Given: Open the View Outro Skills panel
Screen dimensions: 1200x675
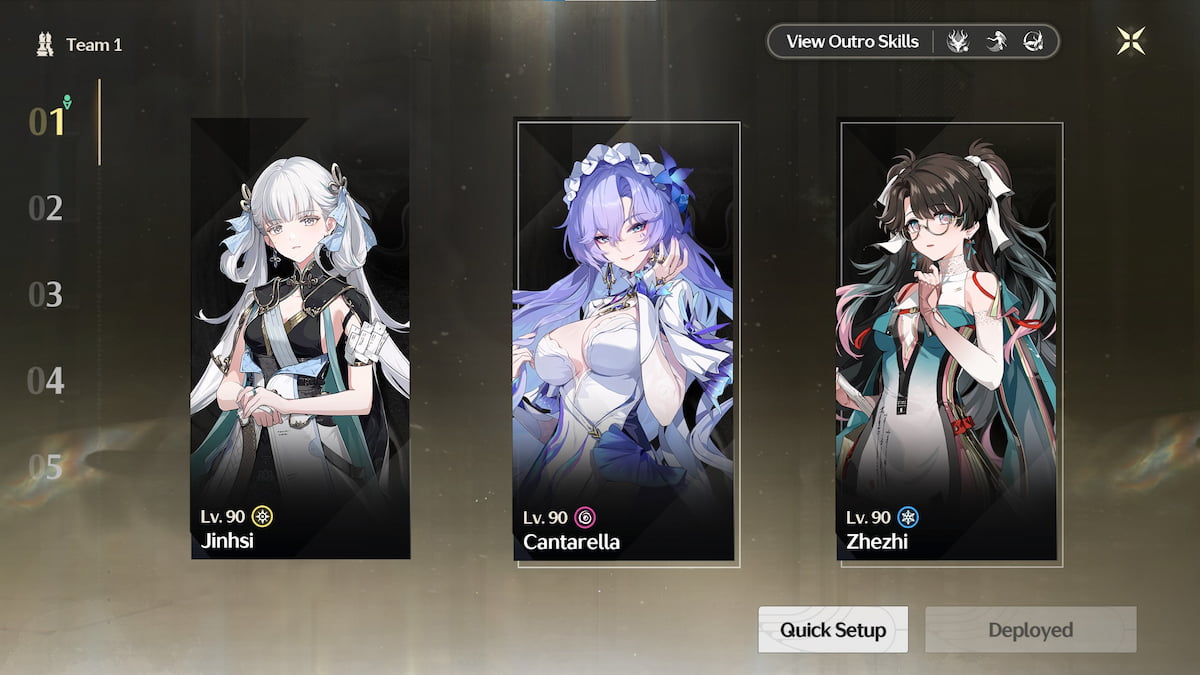Looking at the screenshot, I should point(852,42).
